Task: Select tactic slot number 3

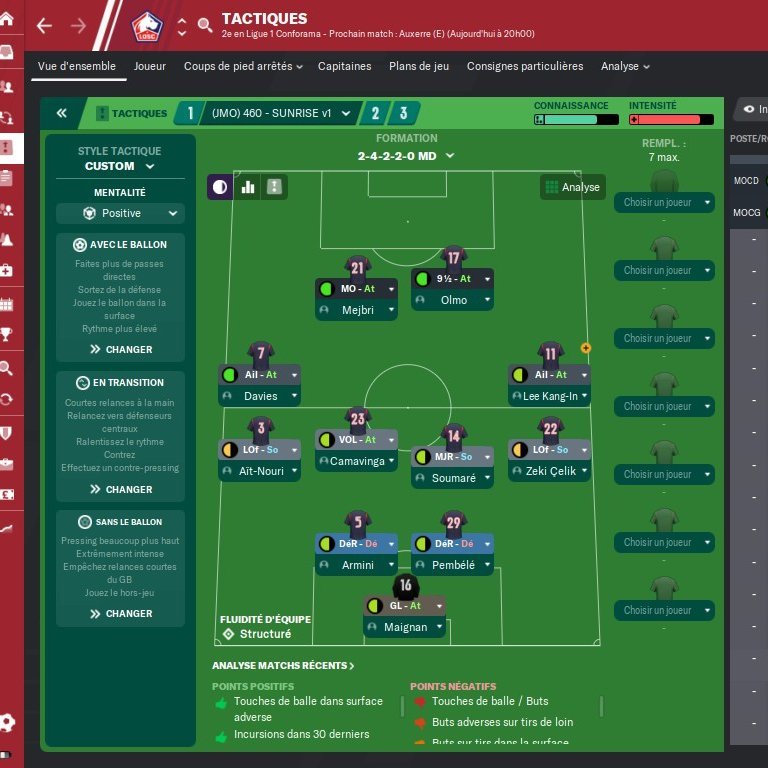Action: (x=403, y=113)
